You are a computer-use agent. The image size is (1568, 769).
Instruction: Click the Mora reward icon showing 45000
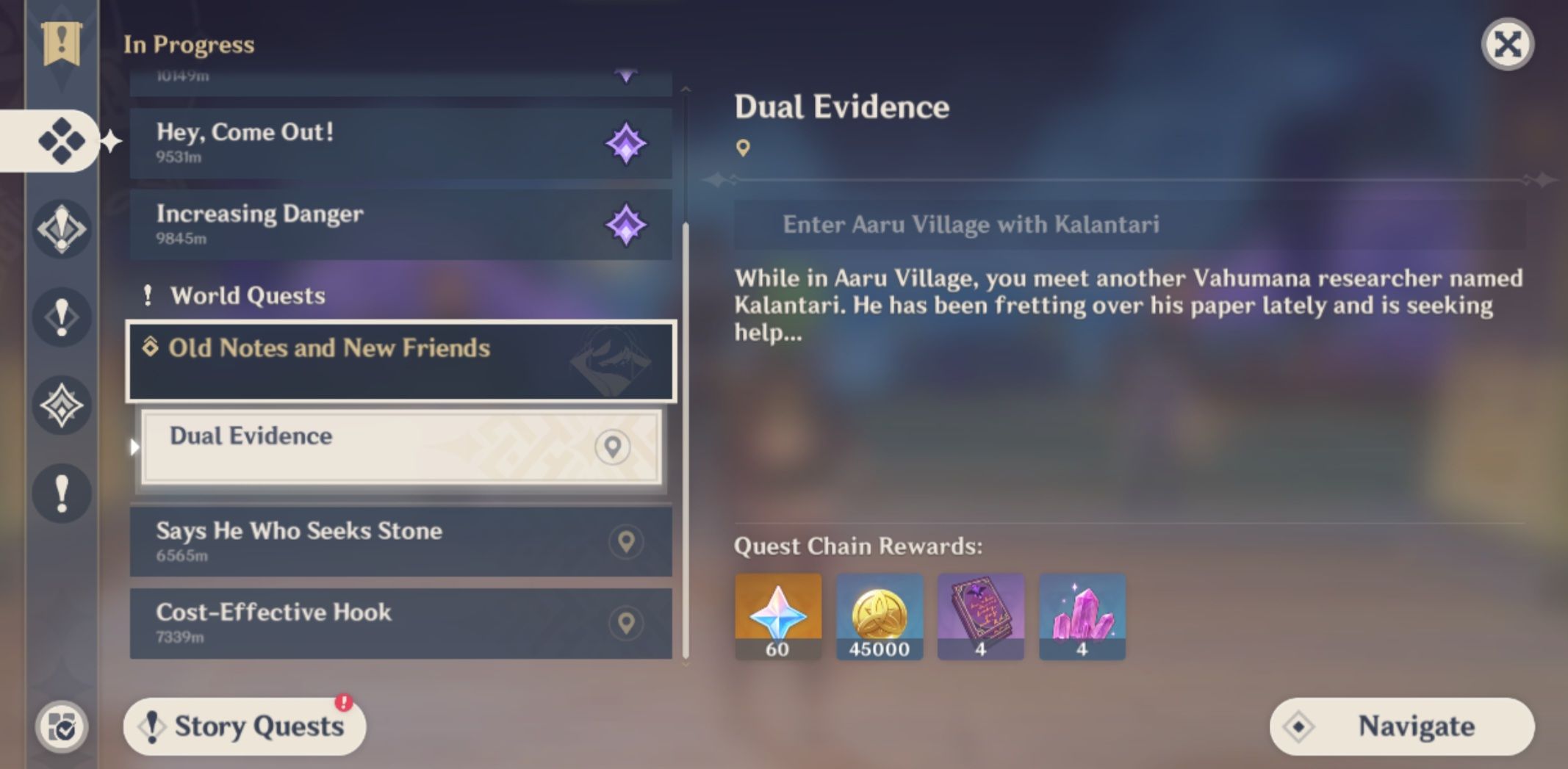[x=880, y=617]
